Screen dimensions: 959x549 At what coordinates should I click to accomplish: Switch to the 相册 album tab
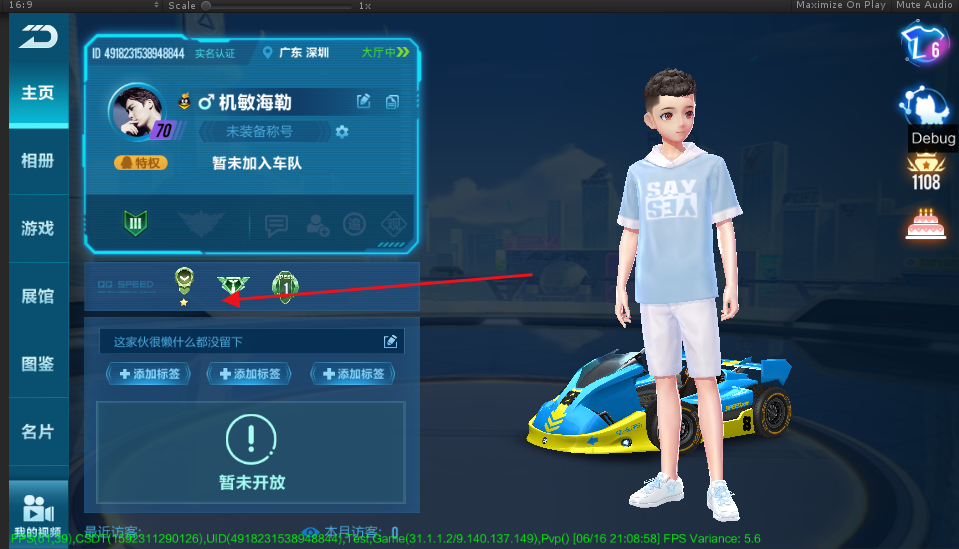38,161
